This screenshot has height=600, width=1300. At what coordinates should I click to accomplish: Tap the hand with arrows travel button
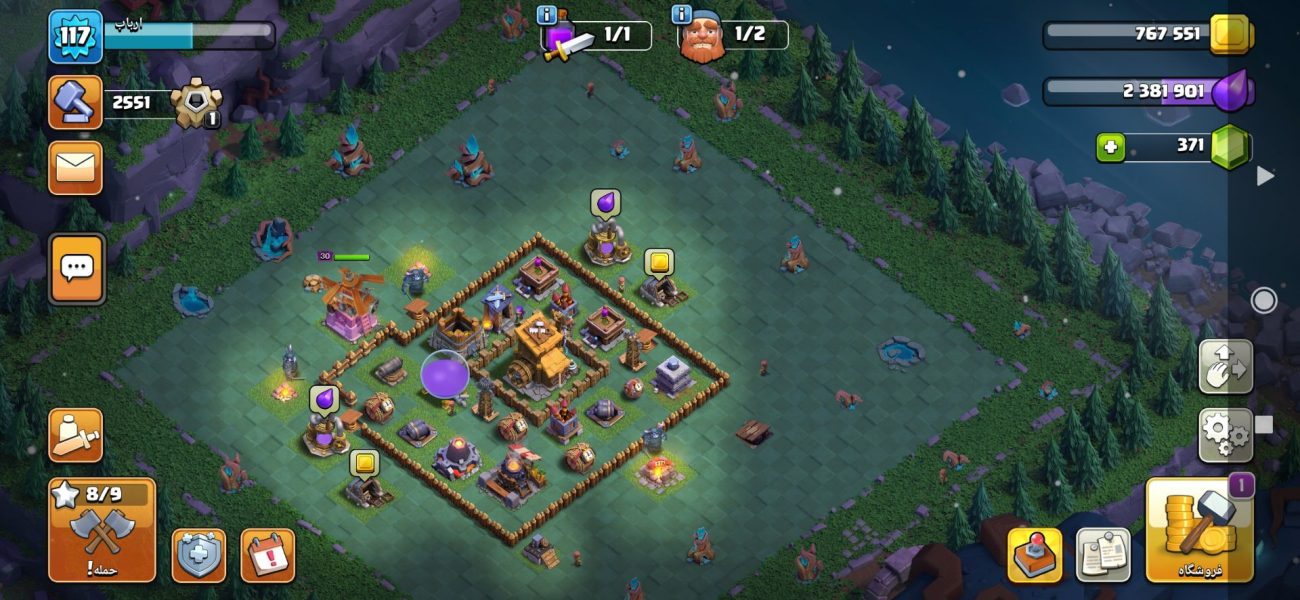(1225, 367)
